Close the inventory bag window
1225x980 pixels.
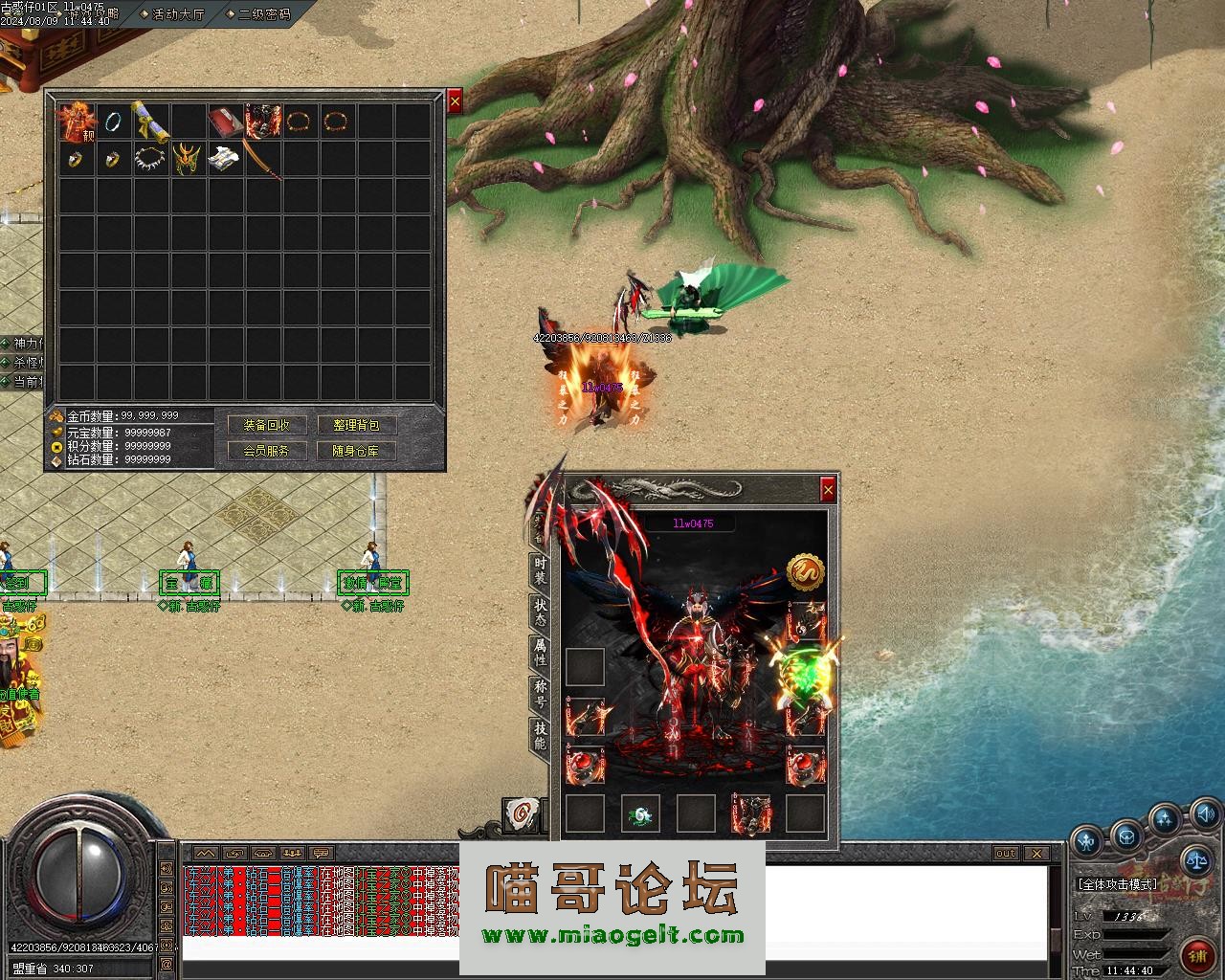point(455,101)
